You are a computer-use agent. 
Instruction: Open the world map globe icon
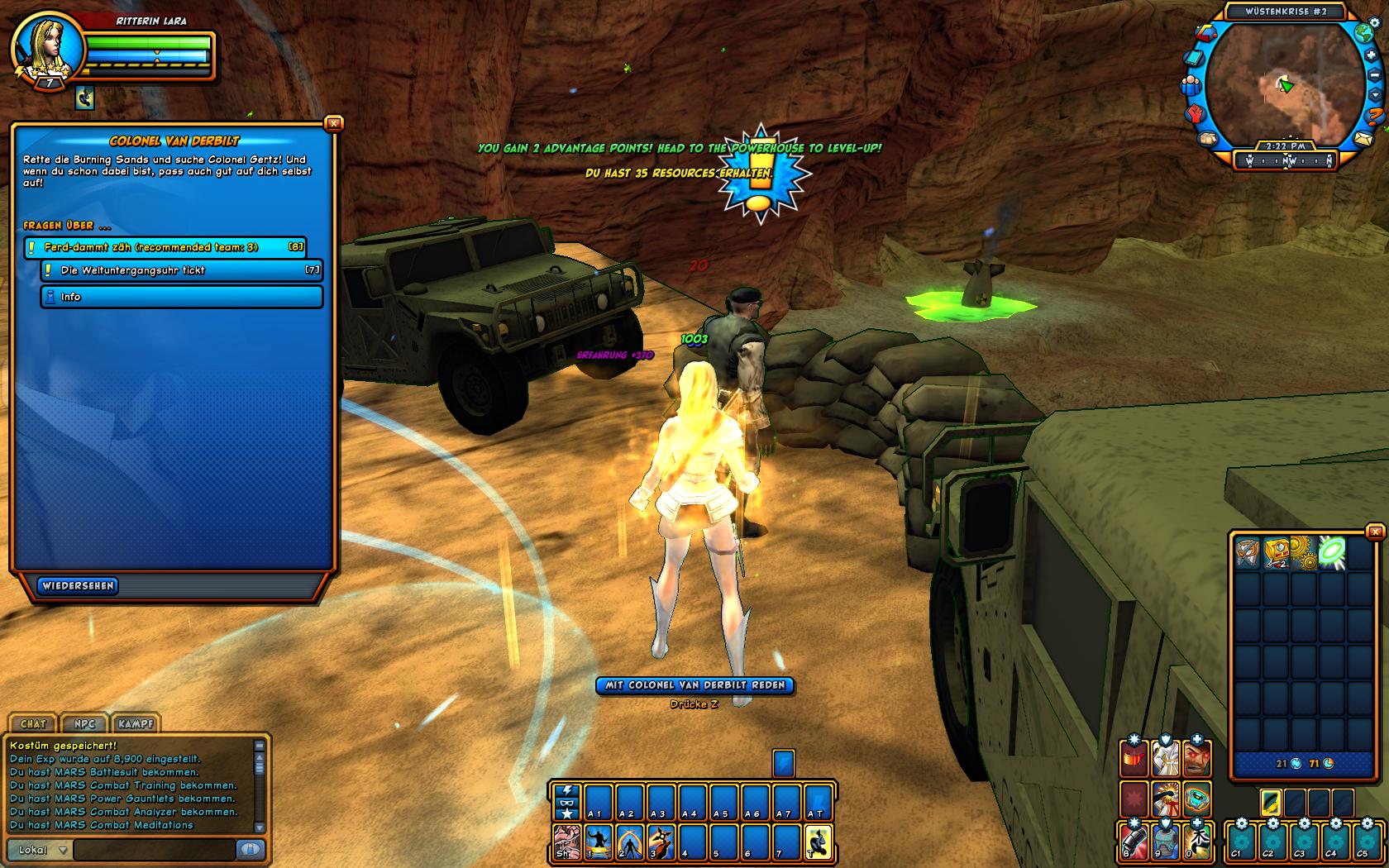point(1363,34)
